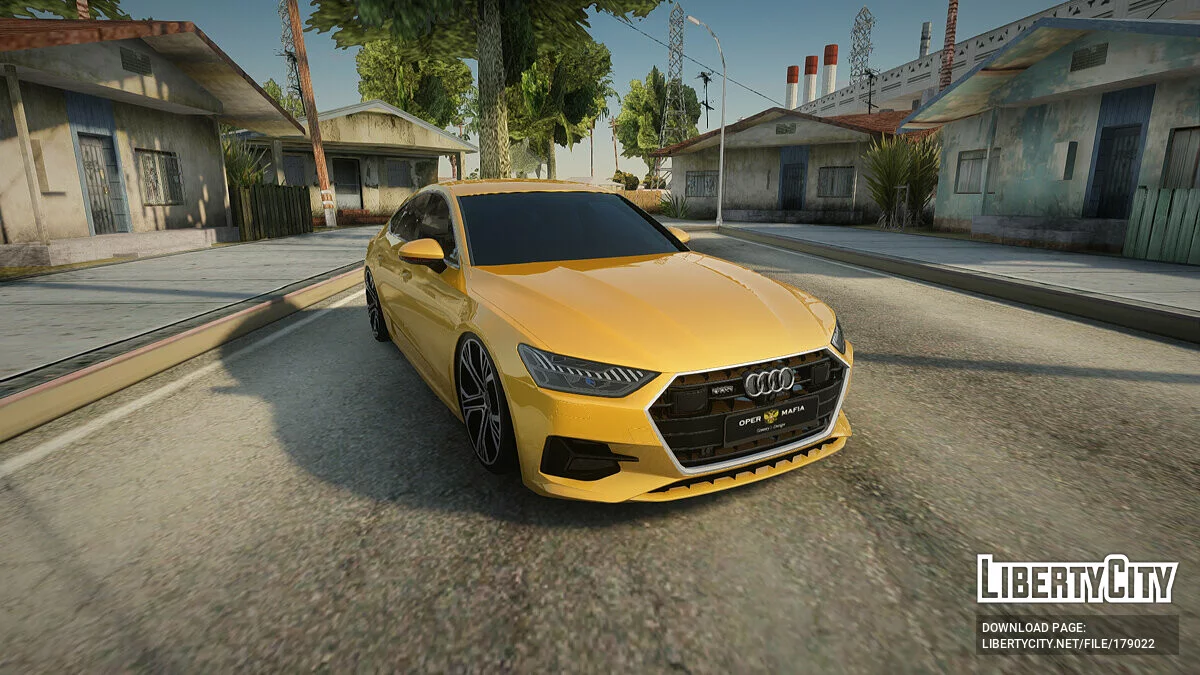The height and width of the screenshot is (675, 1200).
Task: Open the libertycity.net/file/179022 download page link
Action: coord(1068,644)
